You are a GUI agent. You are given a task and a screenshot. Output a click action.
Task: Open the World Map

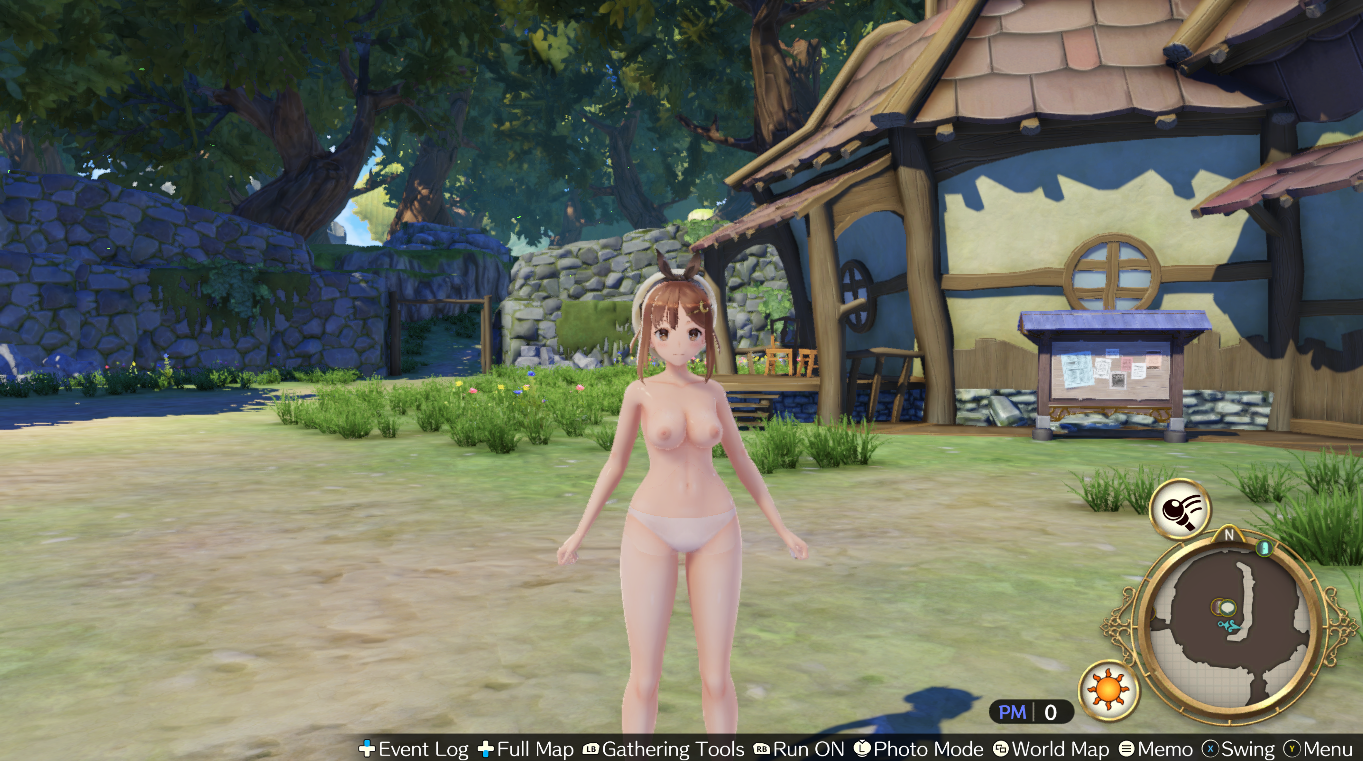tap(1051, 749)
